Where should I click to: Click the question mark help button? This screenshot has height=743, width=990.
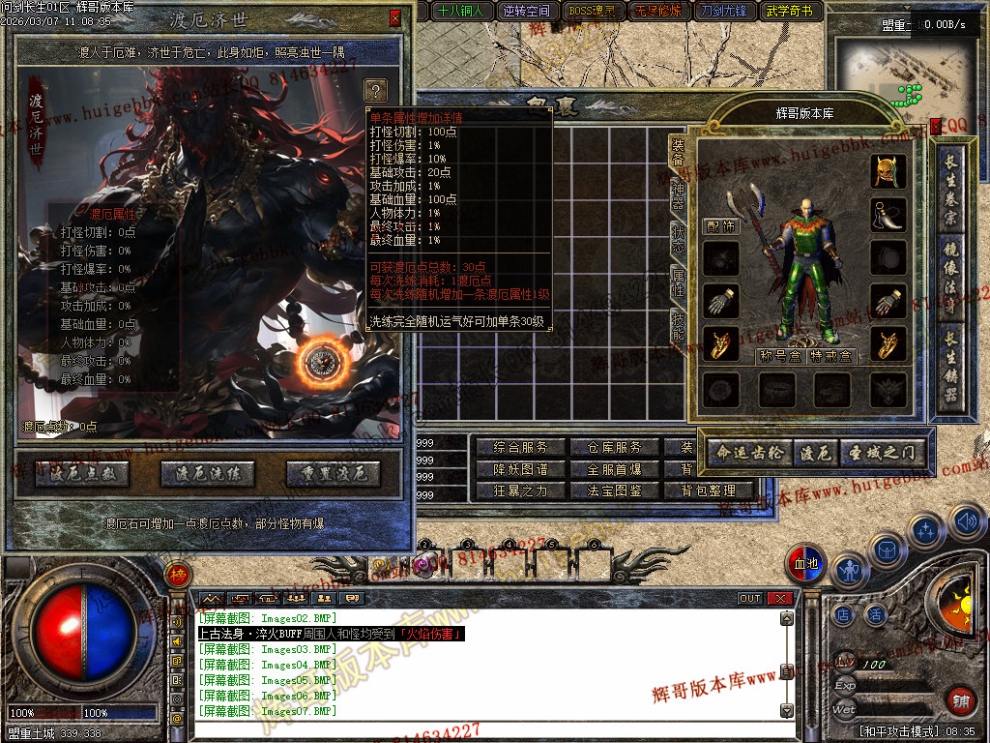[x=375, y=90]
